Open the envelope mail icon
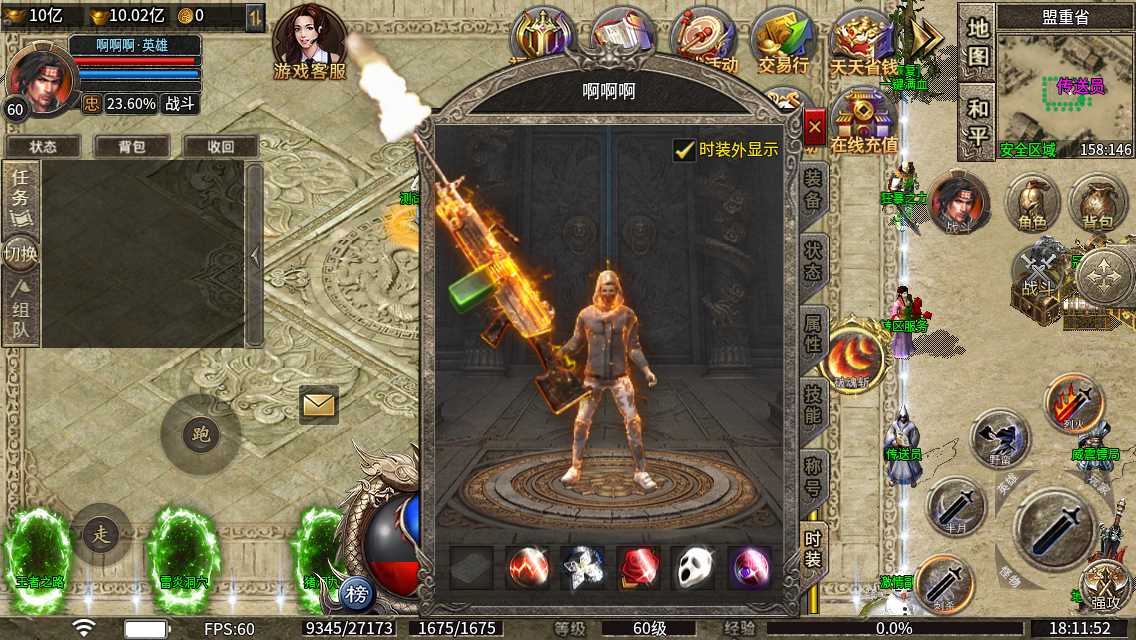The image size is (1136, 640). tap(319, 404)
